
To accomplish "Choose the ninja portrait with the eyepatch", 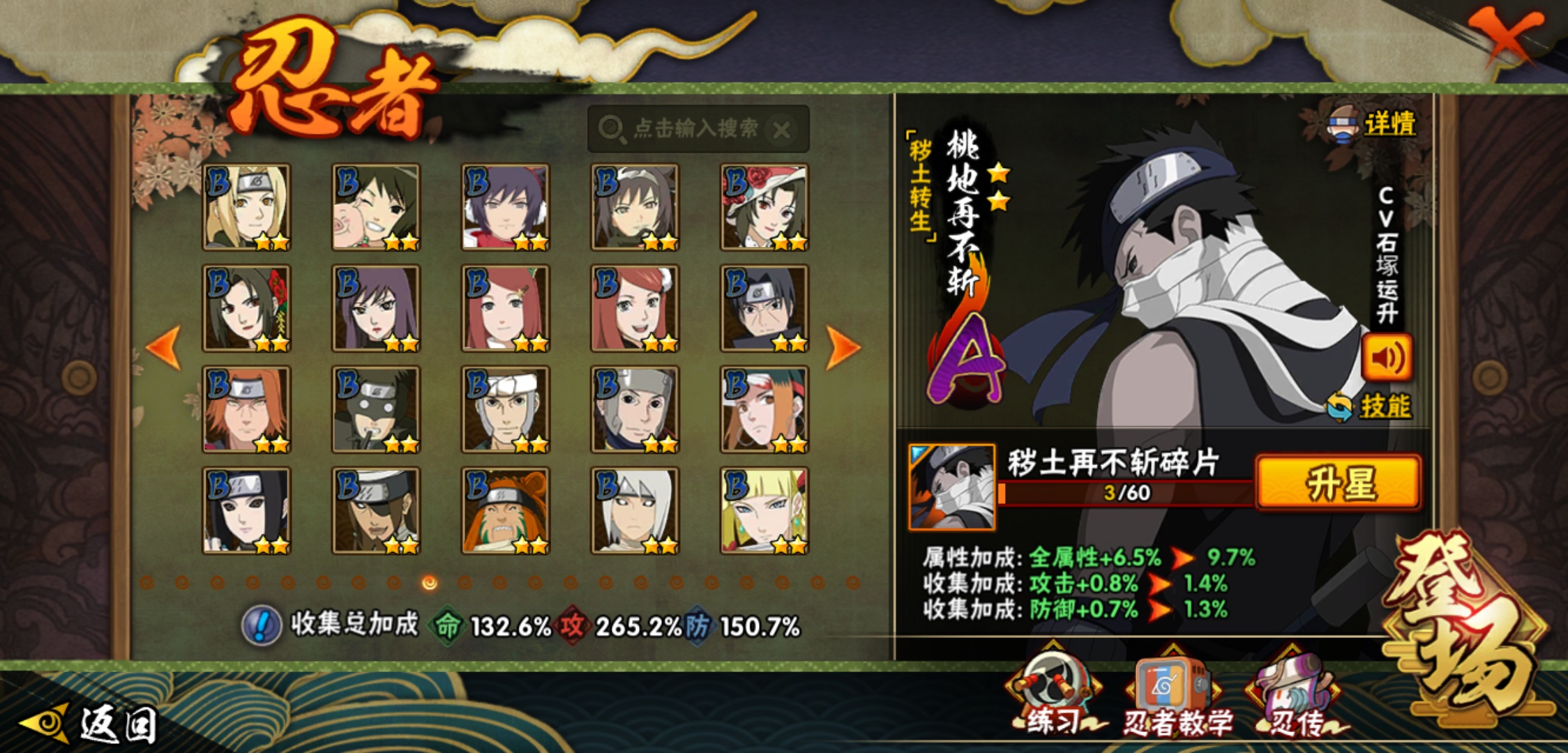I will [376, 510].
